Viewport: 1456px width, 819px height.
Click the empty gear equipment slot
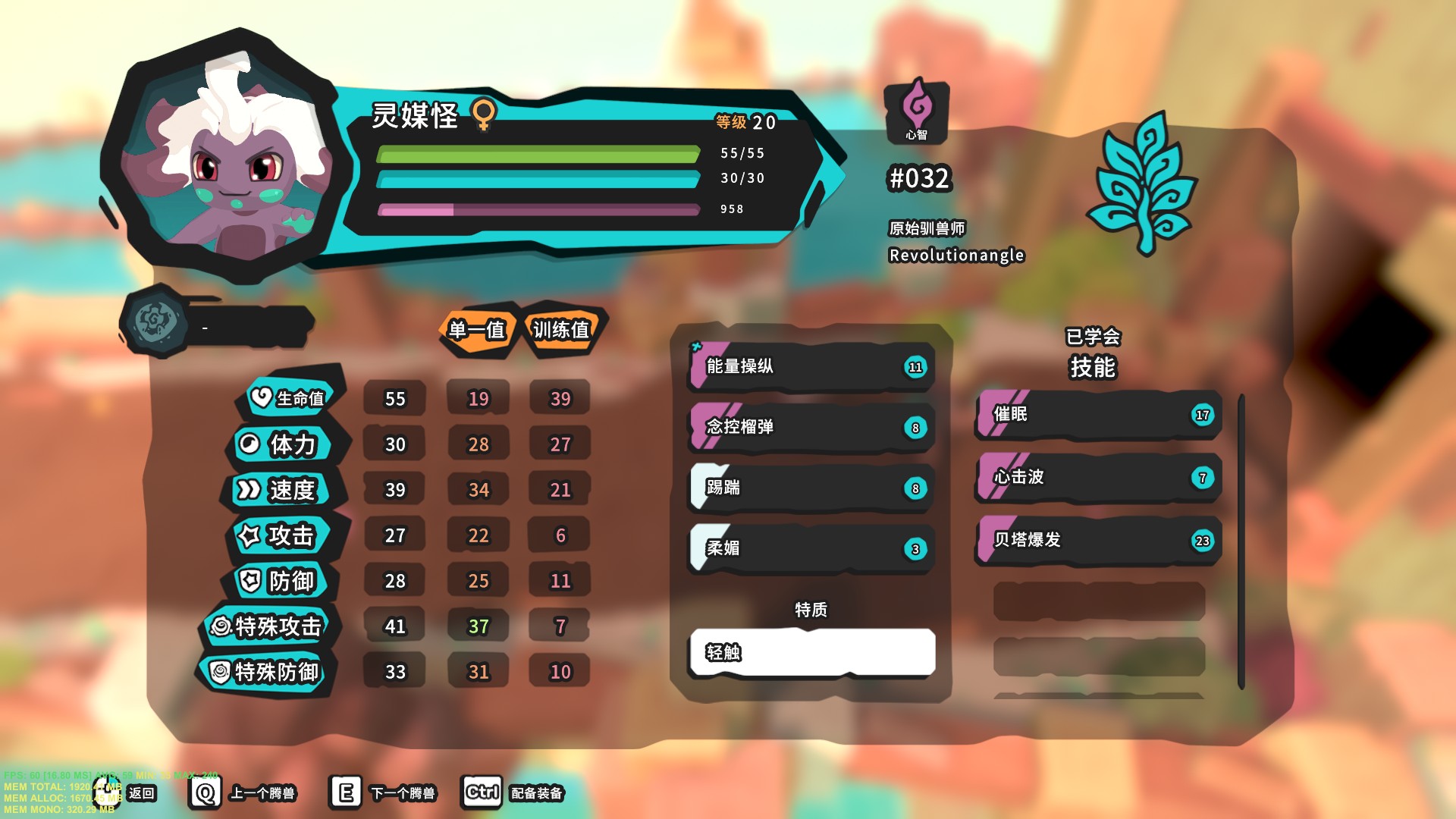pyautogui.click(x=216, y=325)
